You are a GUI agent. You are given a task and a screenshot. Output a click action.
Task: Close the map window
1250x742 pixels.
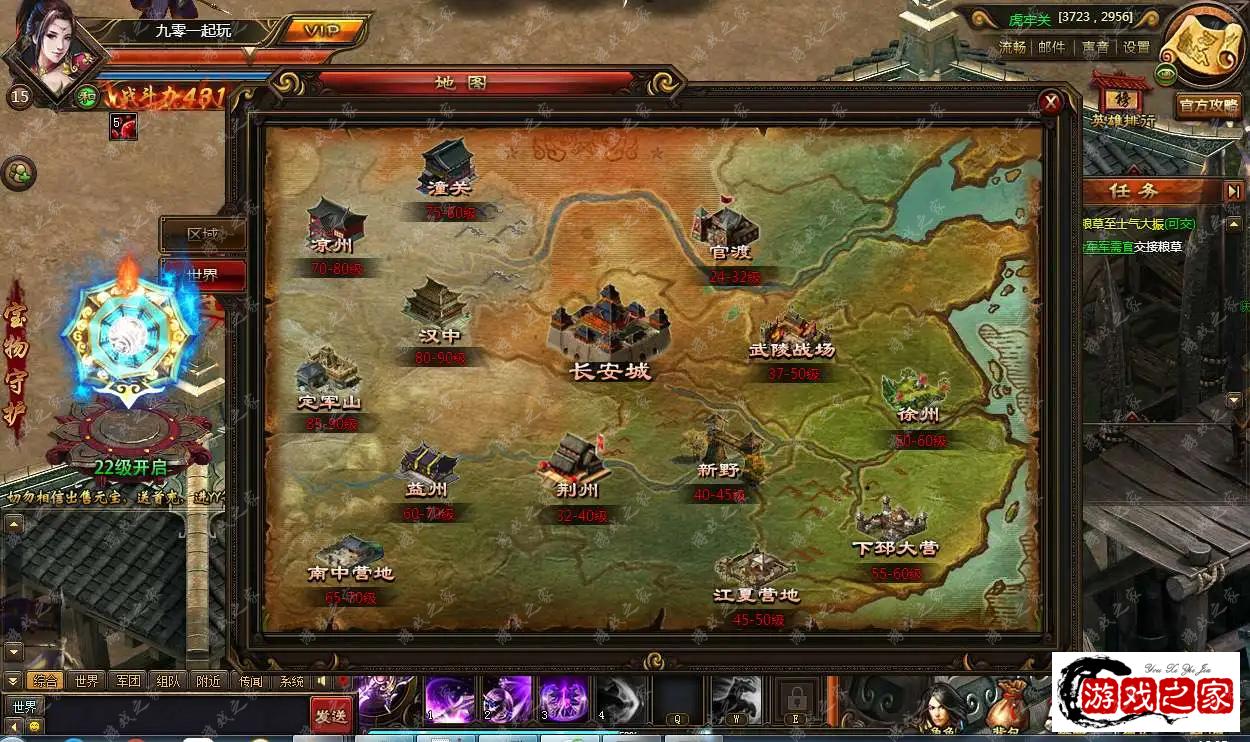point(1050,102)
